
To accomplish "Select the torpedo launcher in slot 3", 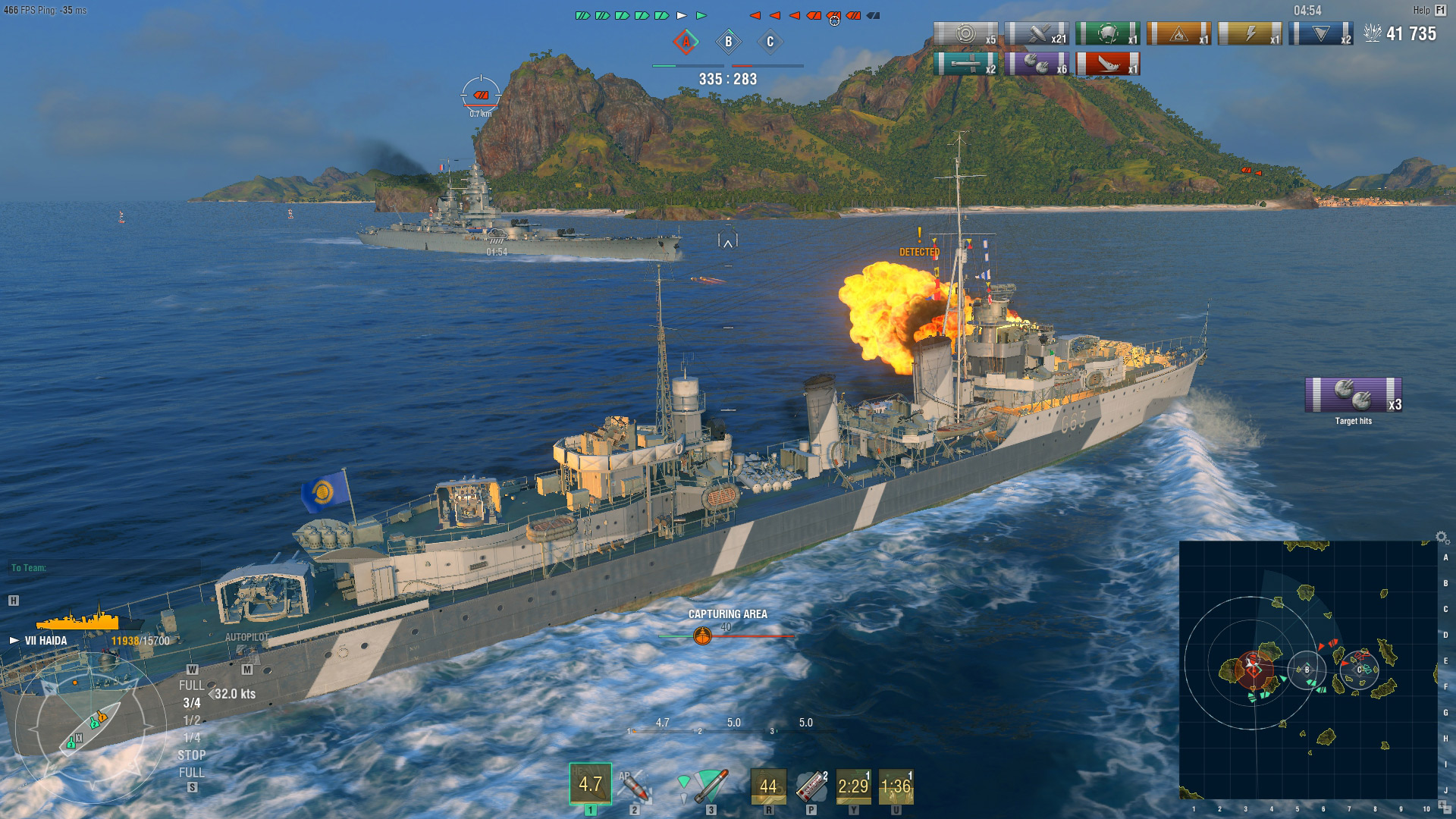I will click(x=709, y=787).
